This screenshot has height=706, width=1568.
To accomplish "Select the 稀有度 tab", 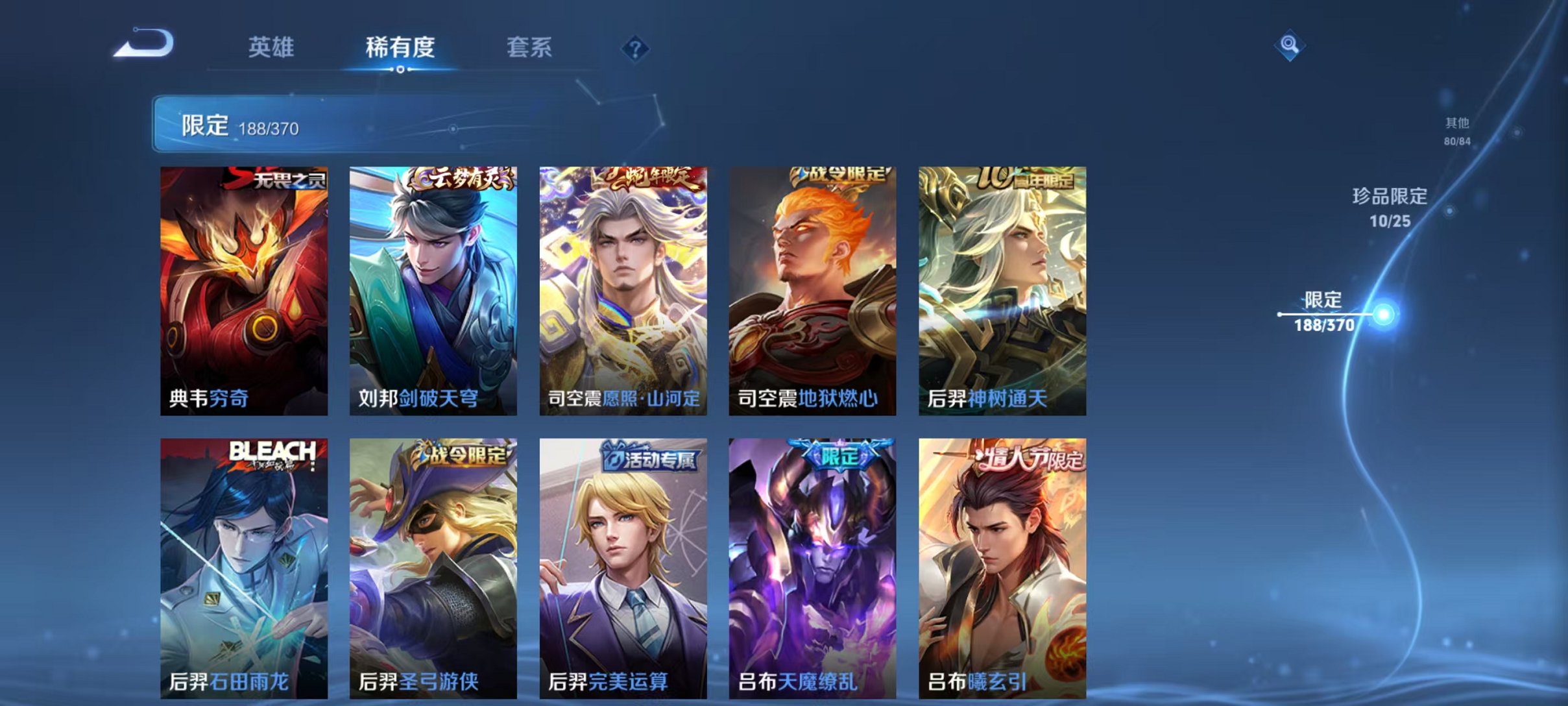I will click(x=401, y=47).
